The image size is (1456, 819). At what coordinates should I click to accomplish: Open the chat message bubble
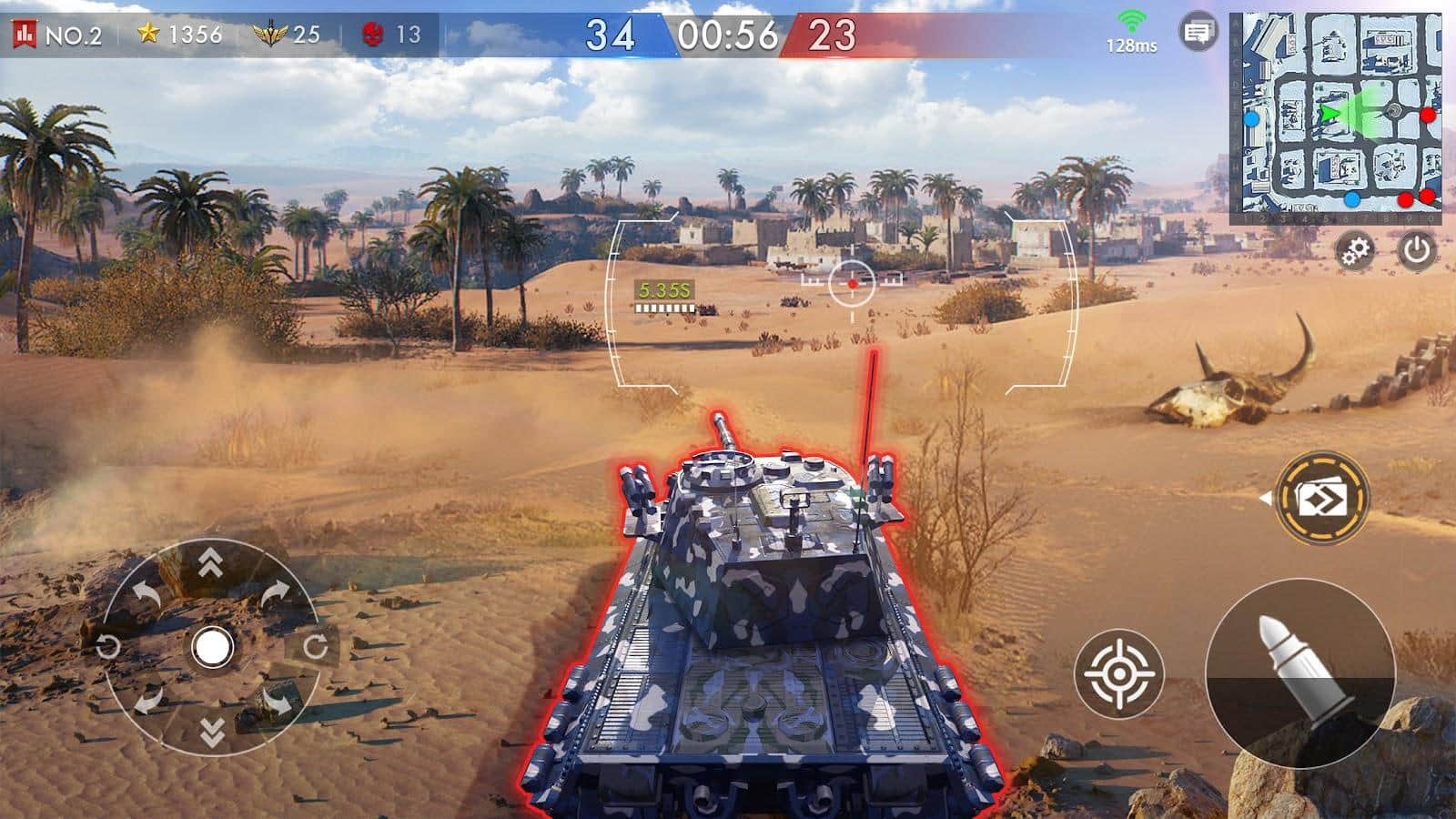pos(1198,34)
